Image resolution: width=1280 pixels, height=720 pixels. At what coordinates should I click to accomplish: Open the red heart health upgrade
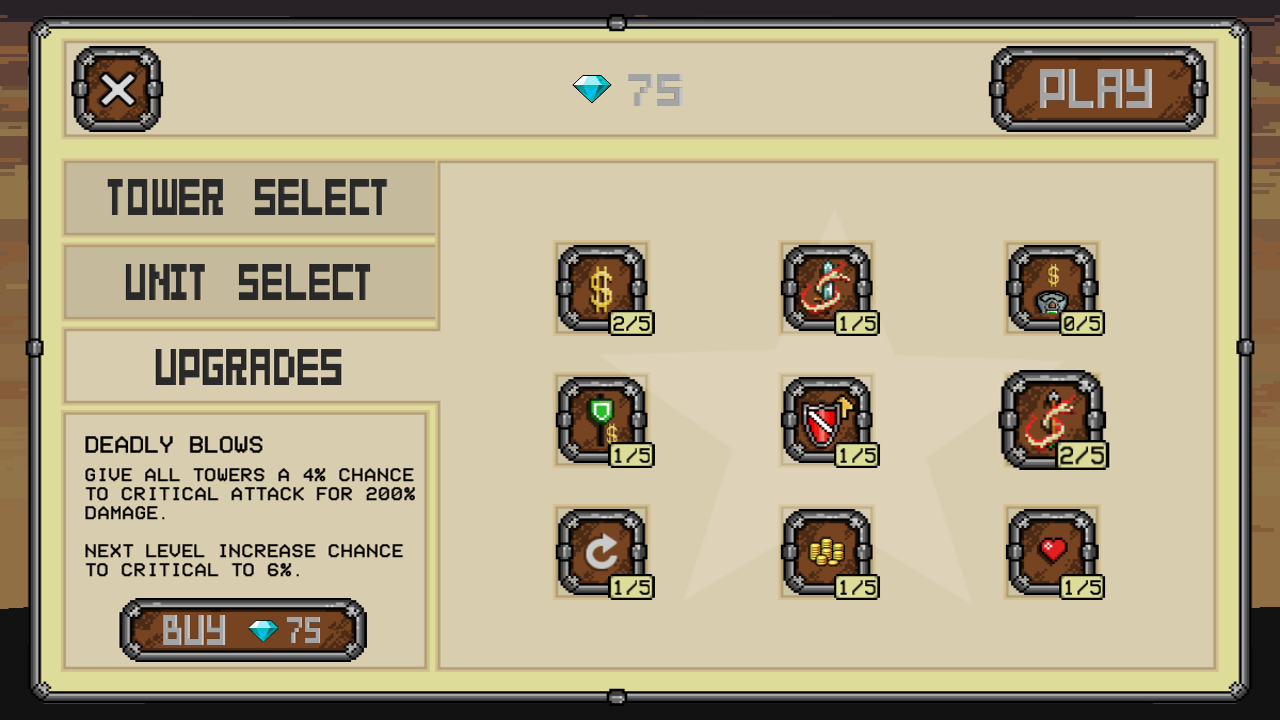coord(1053,551)
